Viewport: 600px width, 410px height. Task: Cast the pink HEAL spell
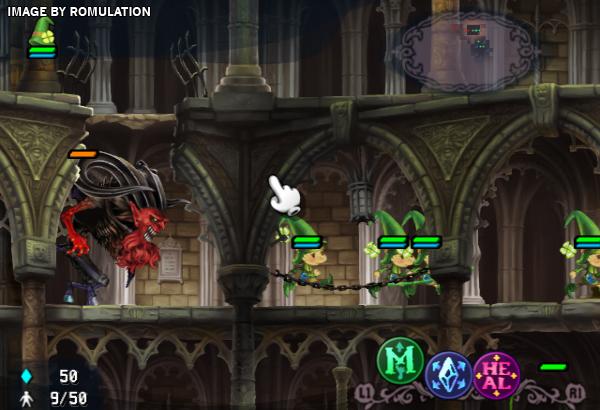[x=497, y=375]
